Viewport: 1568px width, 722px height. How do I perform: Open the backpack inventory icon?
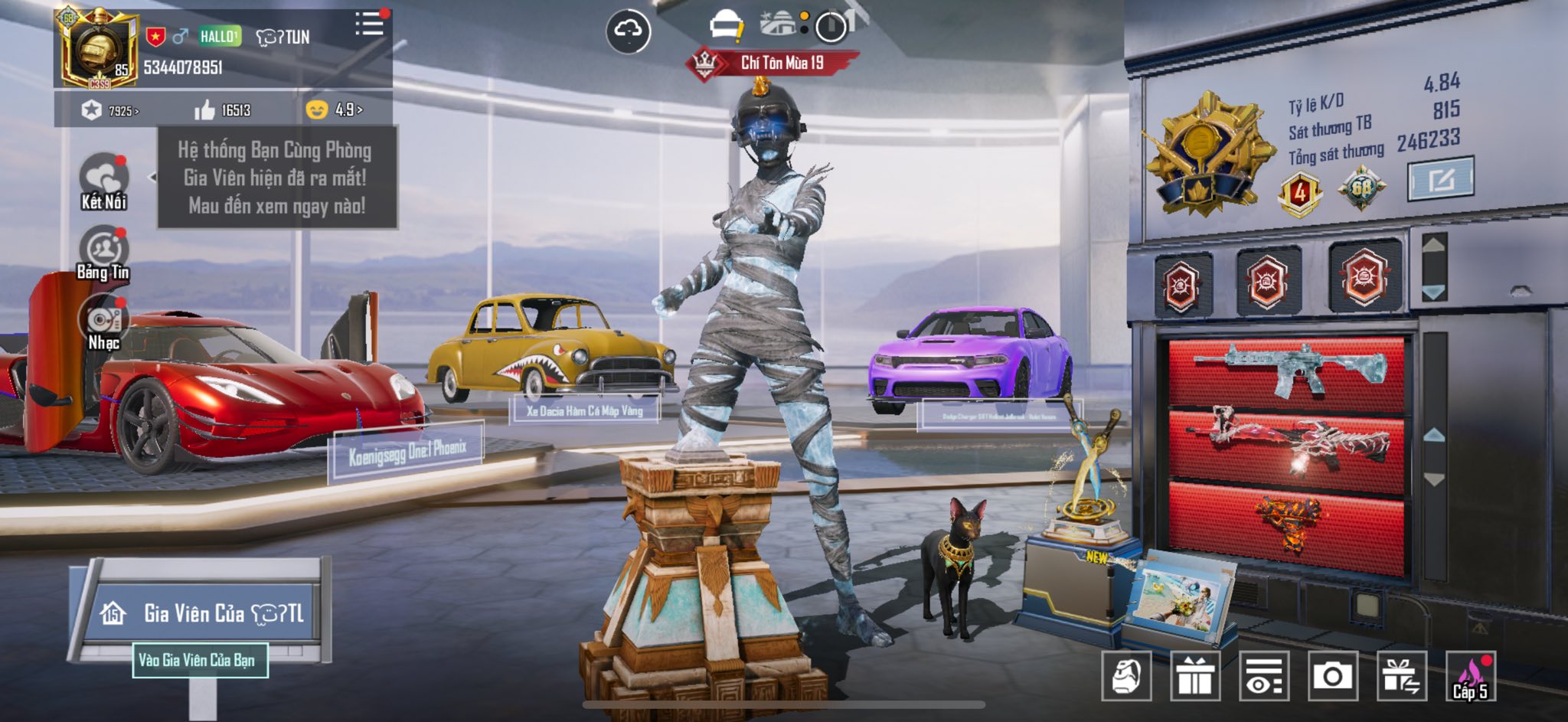coord(1126,676)
